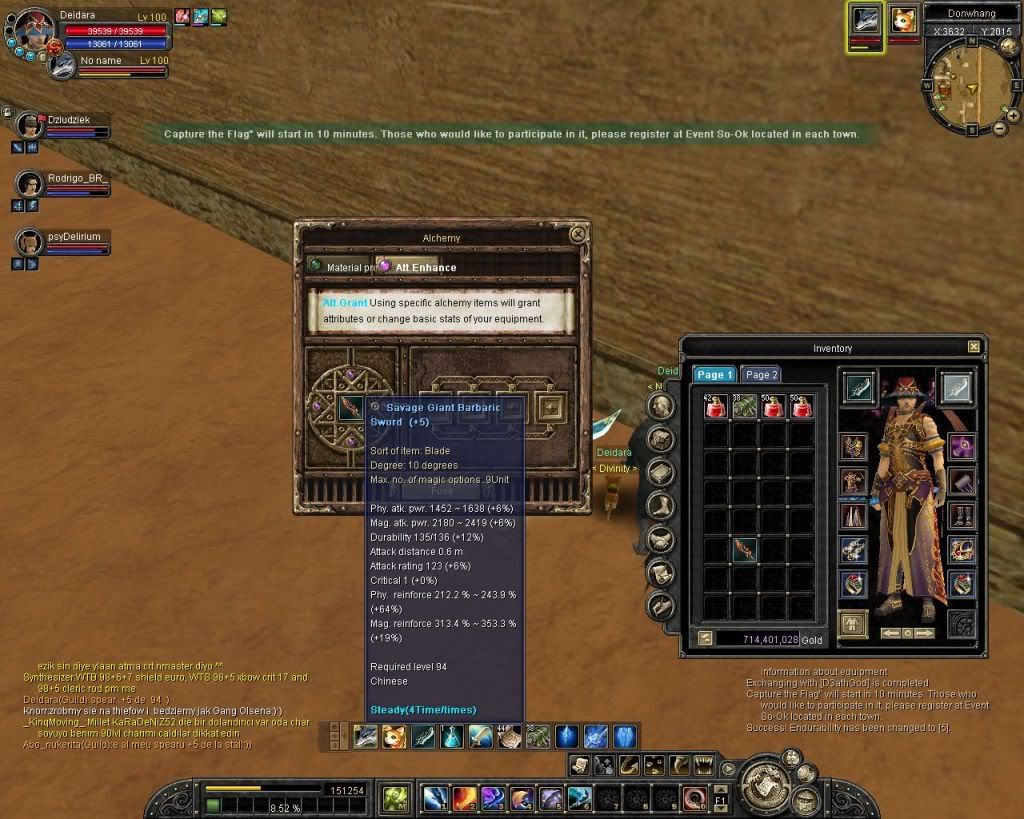Click the equipped boots slot
1024x819 pixels.
click(x=960, y=517)
